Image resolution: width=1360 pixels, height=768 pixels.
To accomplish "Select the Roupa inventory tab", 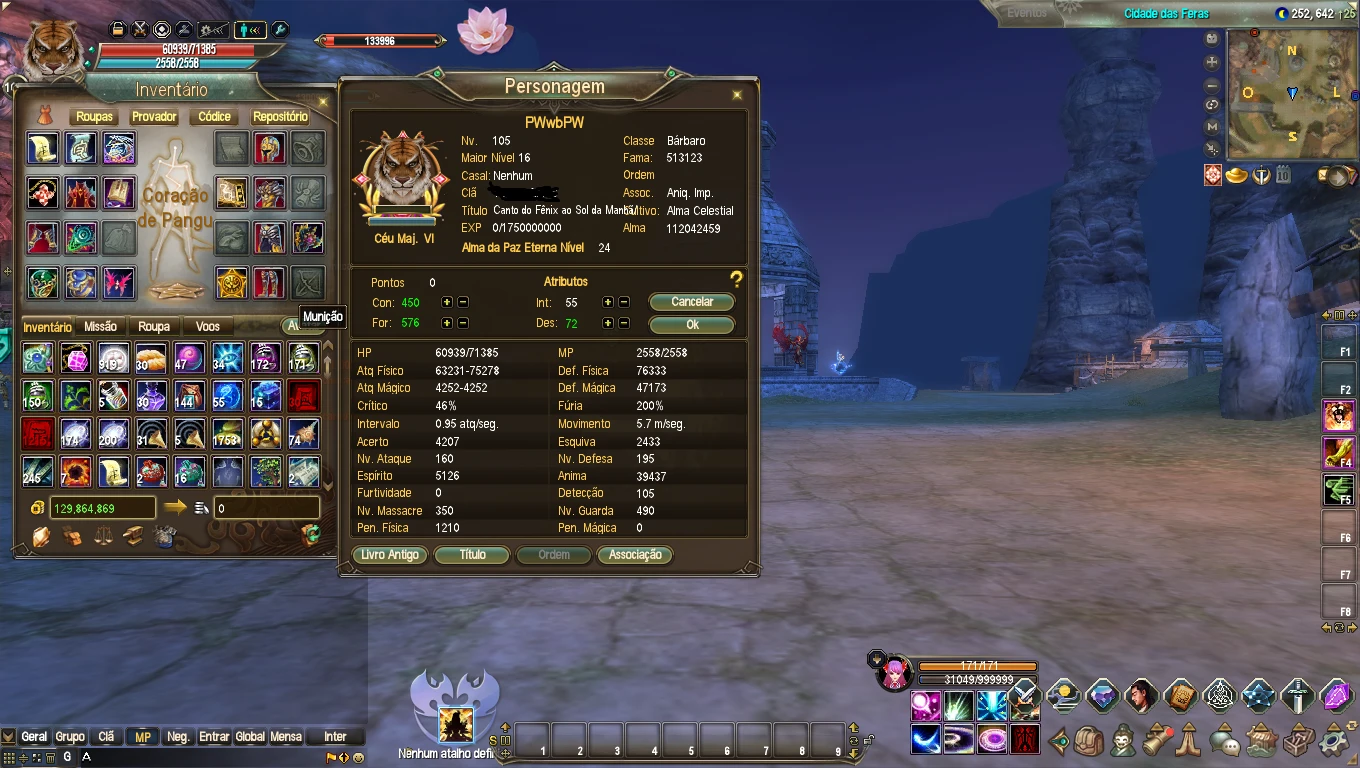I will tap(154, 327).
